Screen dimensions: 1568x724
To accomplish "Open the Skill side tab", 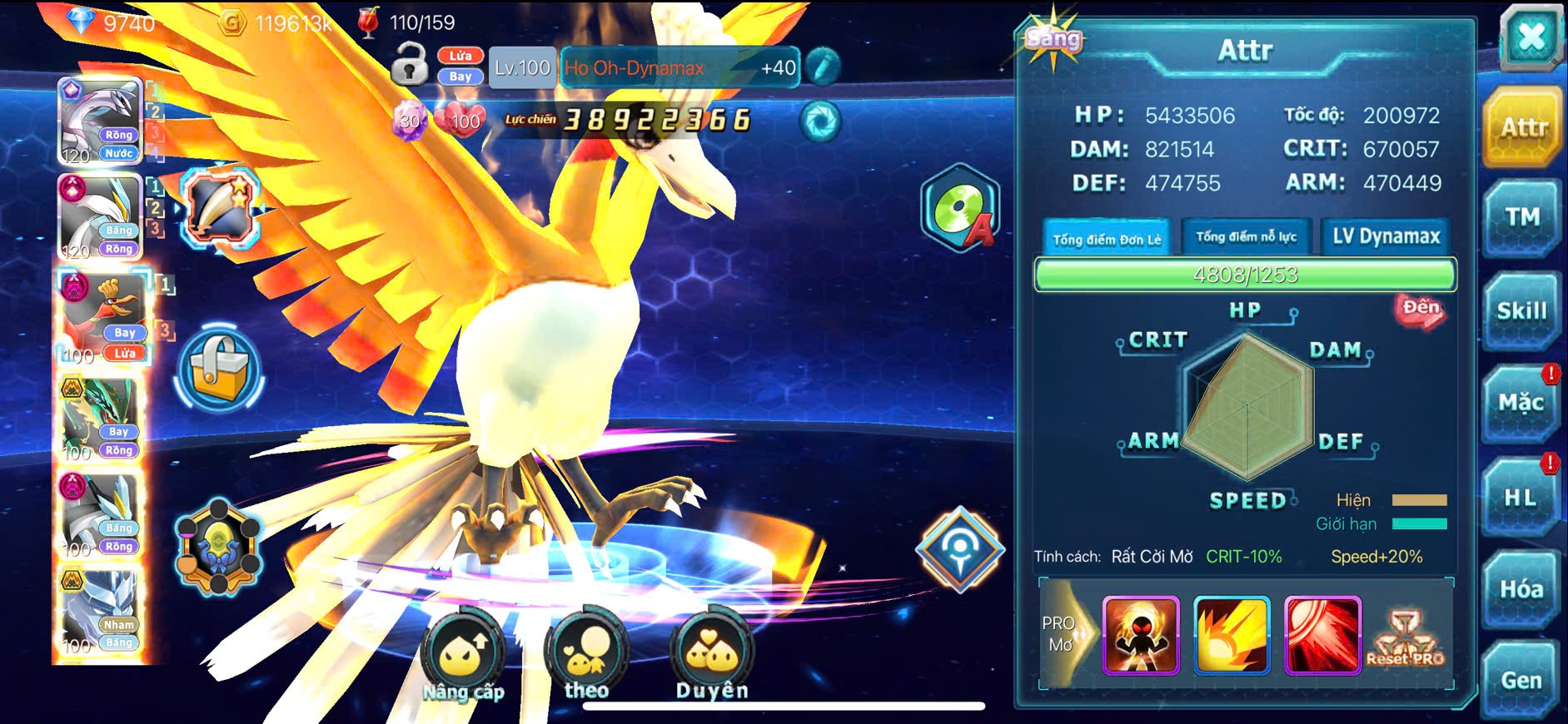I will (1521, 311).
